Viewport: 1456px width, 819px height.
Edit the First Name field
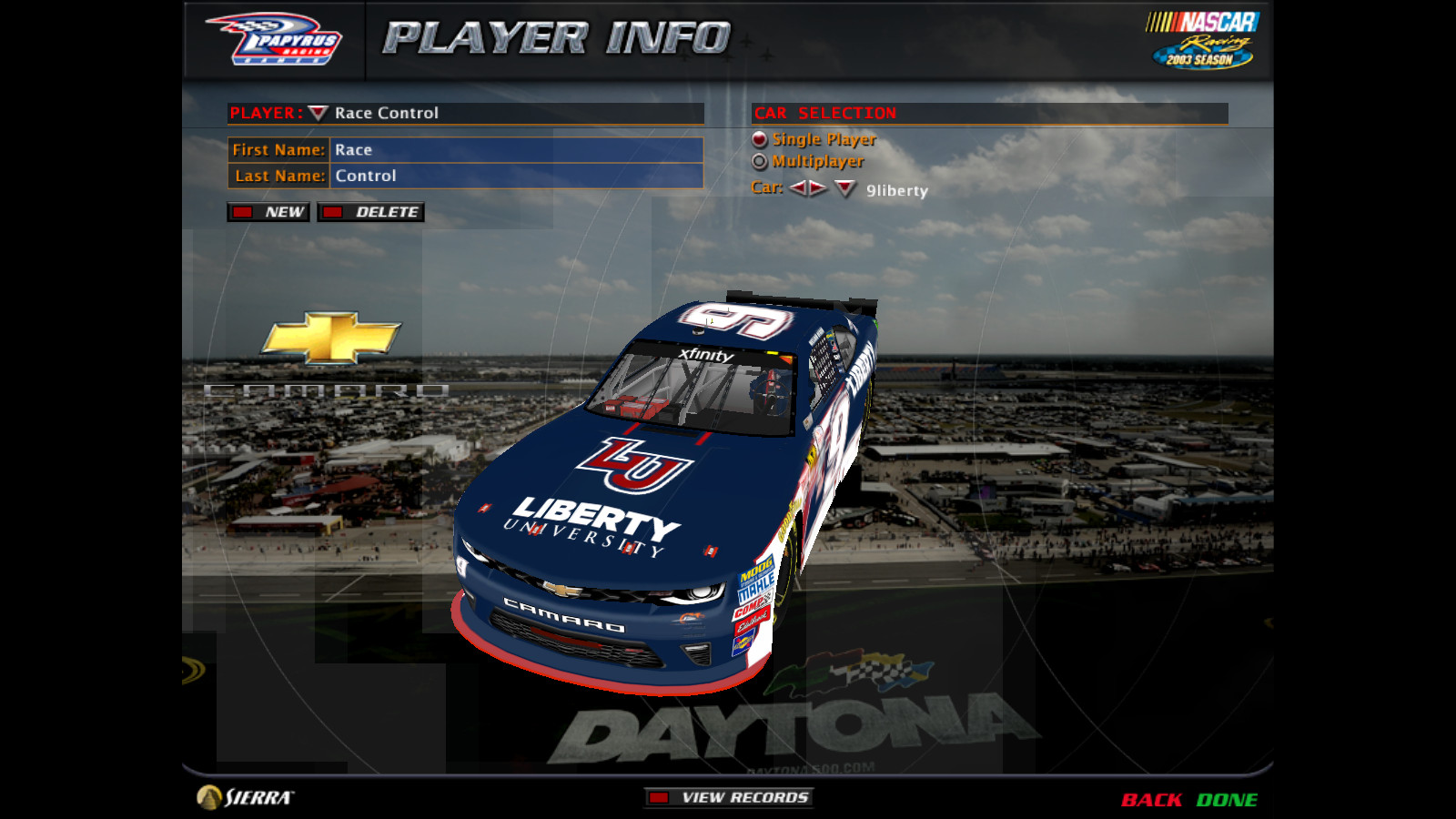516,150
